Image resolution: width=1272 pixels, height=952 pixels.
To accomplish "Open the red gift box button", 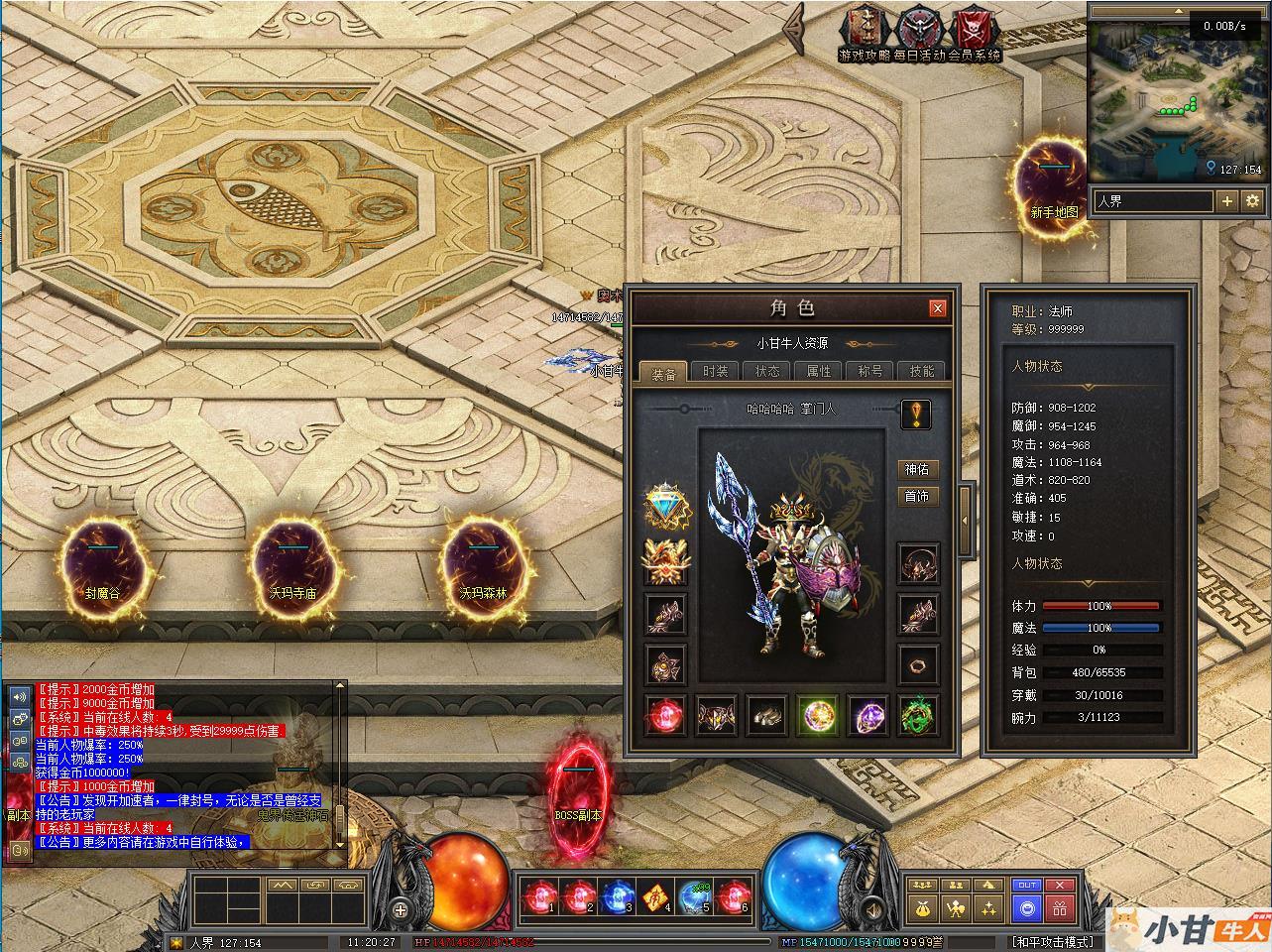I will [x=1060, y=906].
